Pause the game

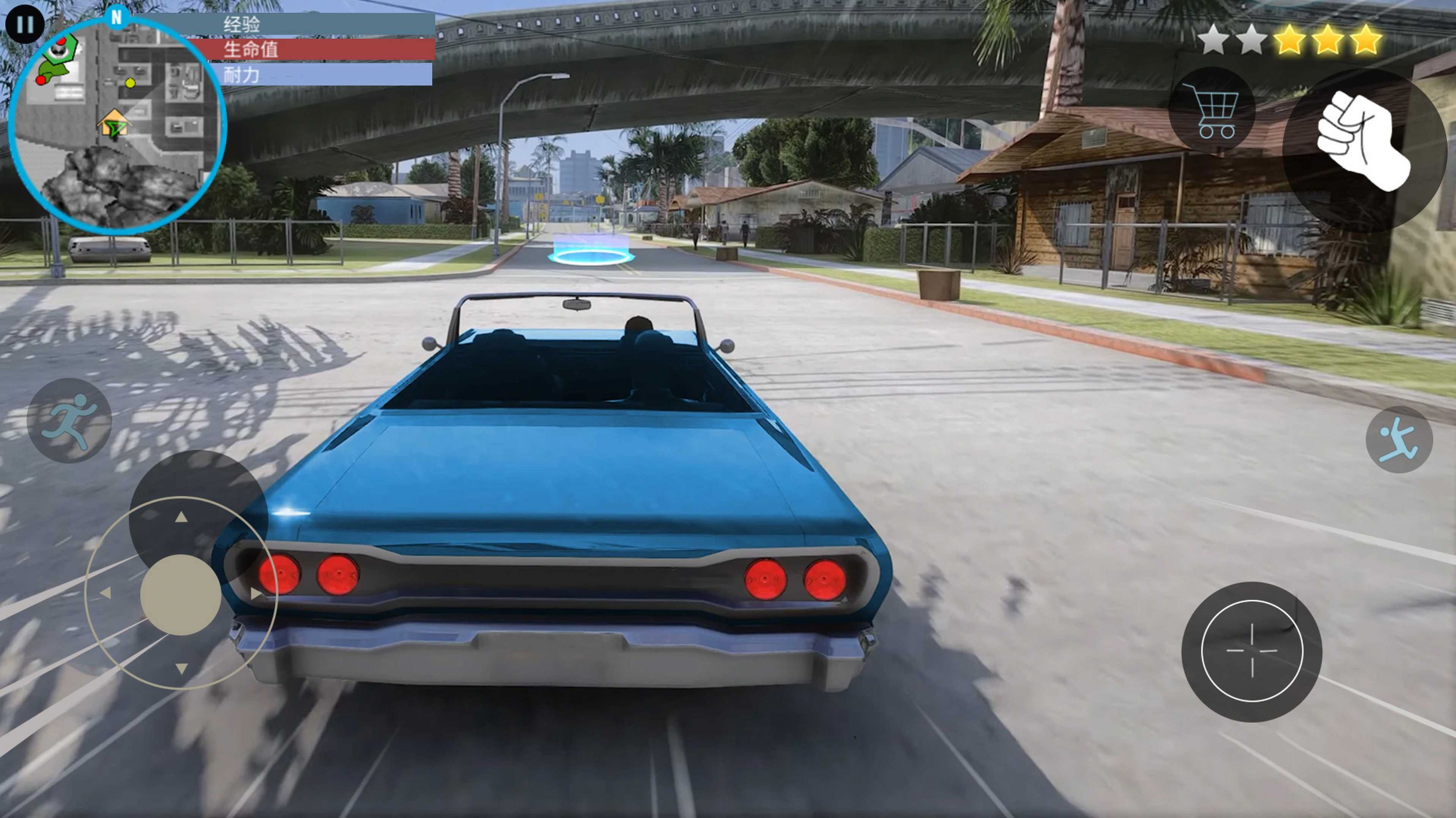(25, 25)
